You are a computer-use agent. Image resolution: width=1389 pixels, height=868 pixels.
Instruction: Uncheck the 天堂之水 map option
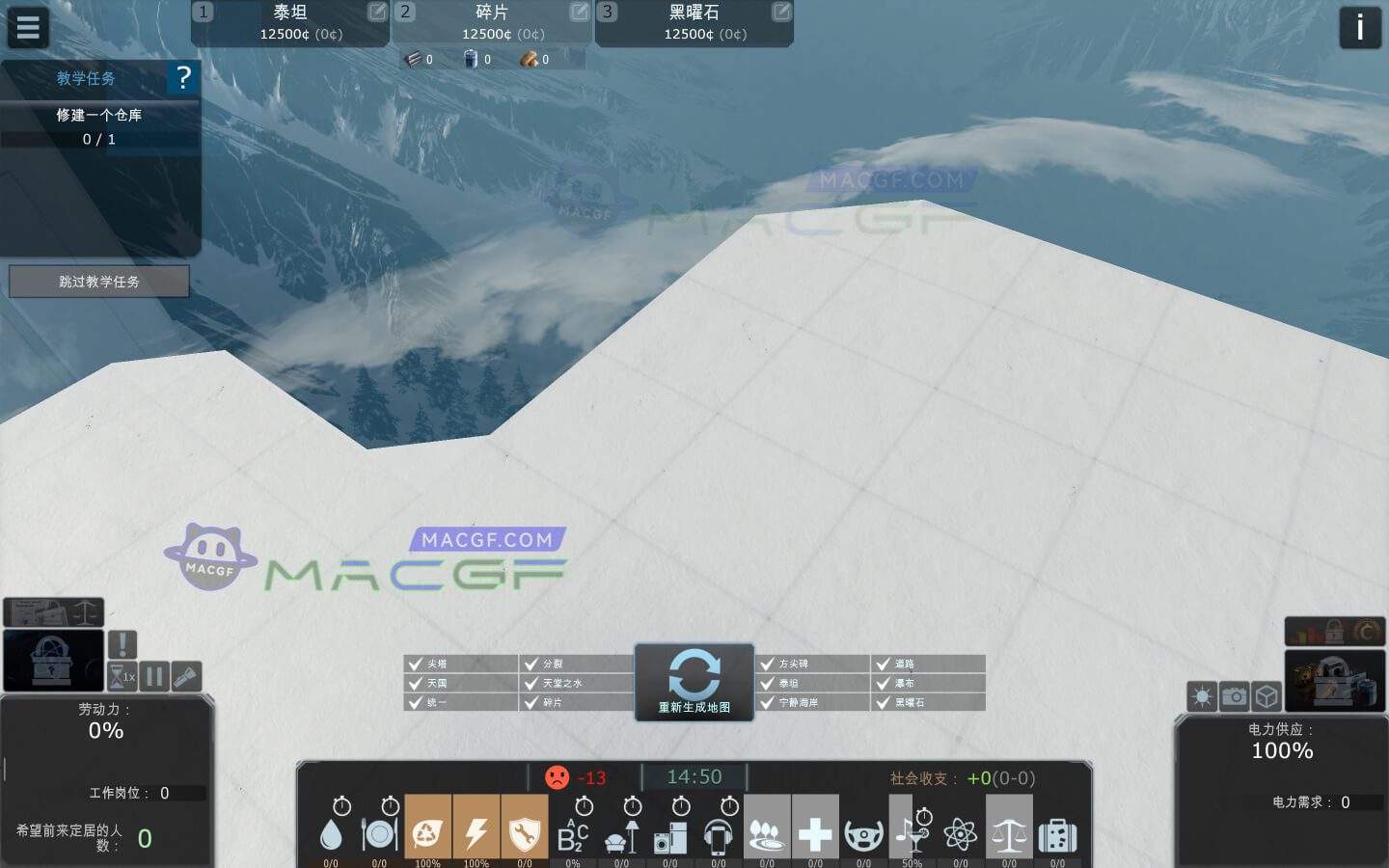(531, 683)
